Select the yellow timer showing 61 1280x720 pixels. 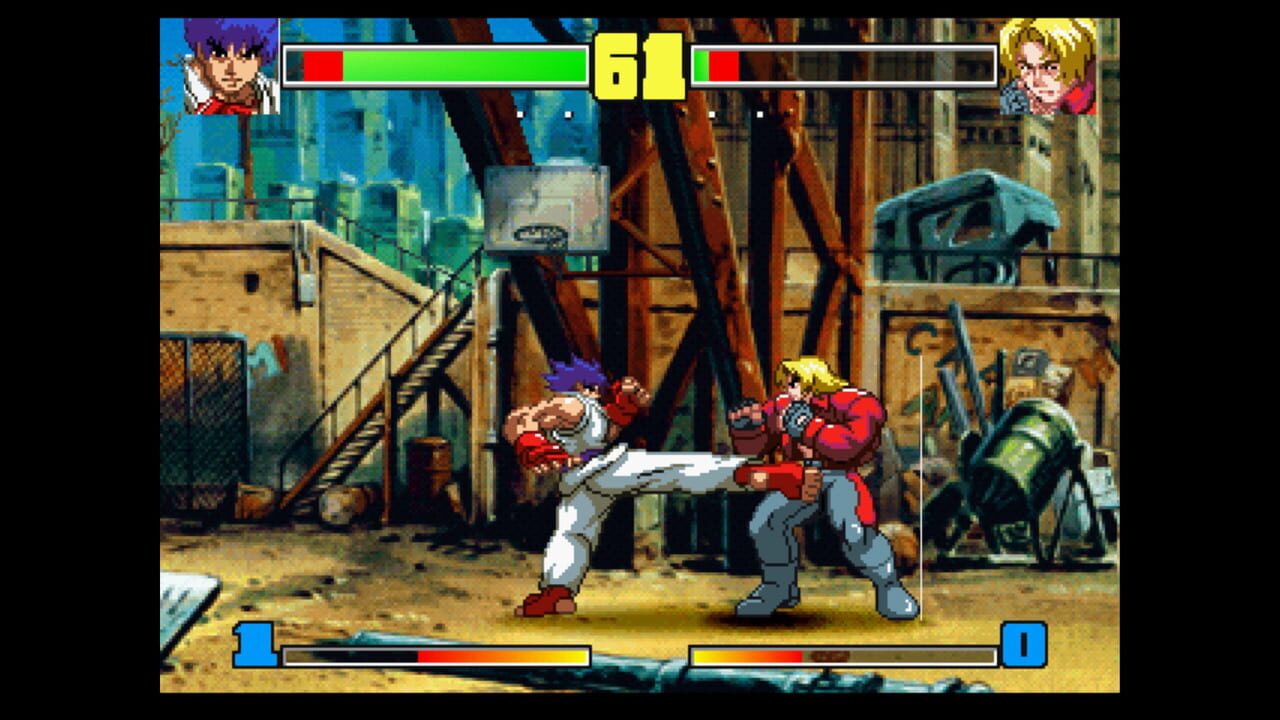point(641,63)
